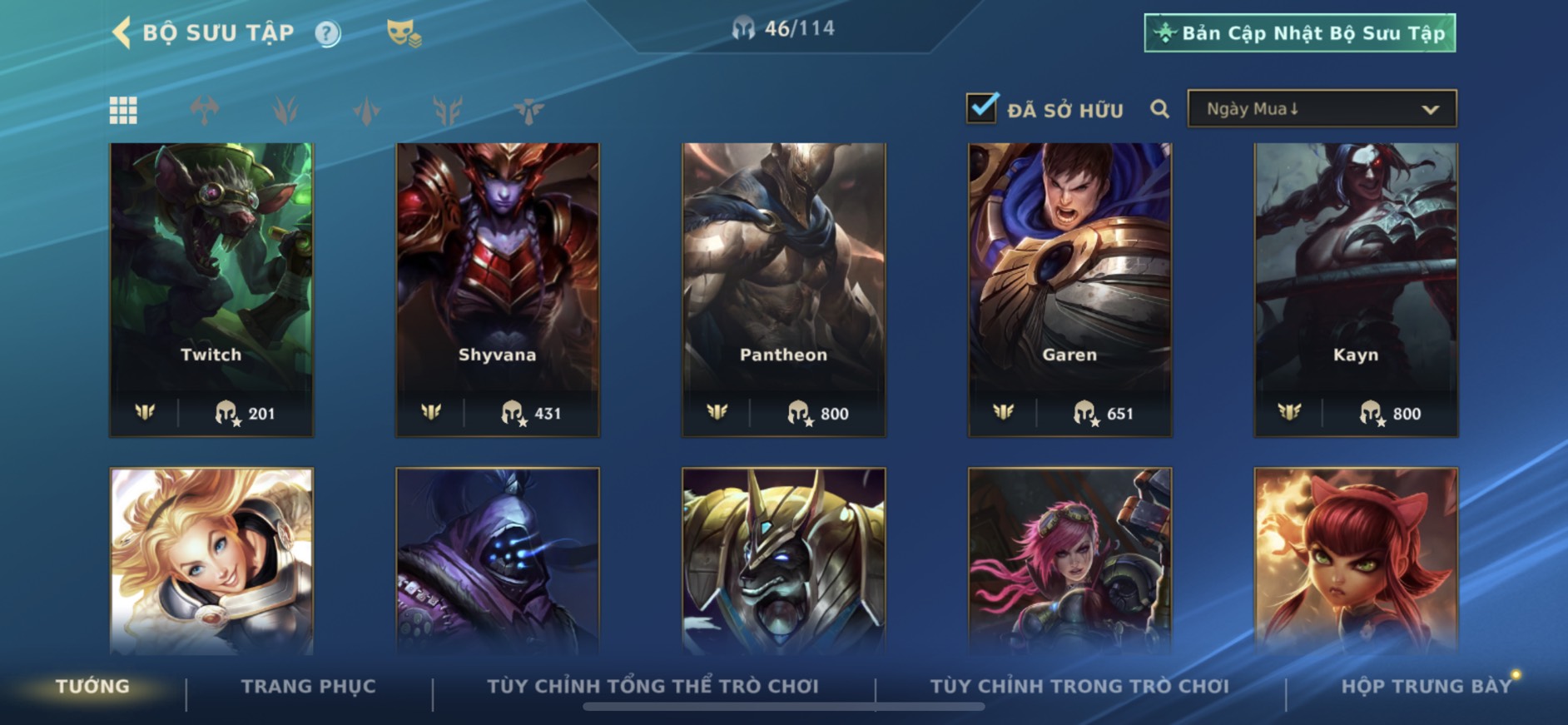Open the Hộp Trưng Bày tab

[x=1426, y=687]
